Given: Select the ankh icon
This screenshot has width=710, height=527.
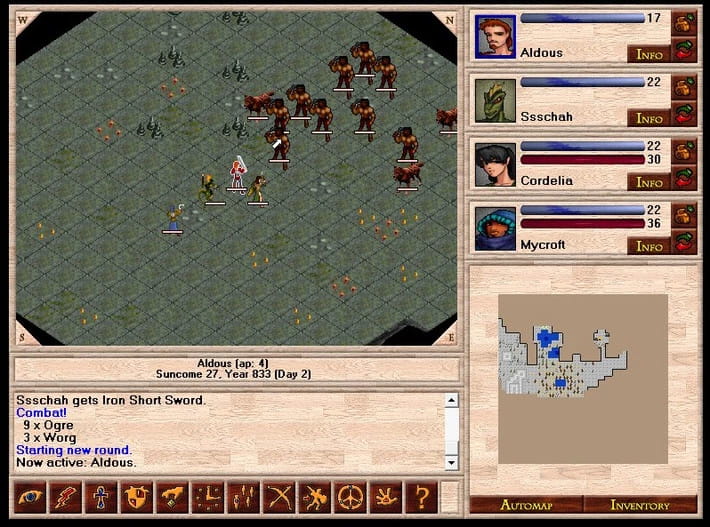Looking at the screenshot, I should click(x=101, y=497).
